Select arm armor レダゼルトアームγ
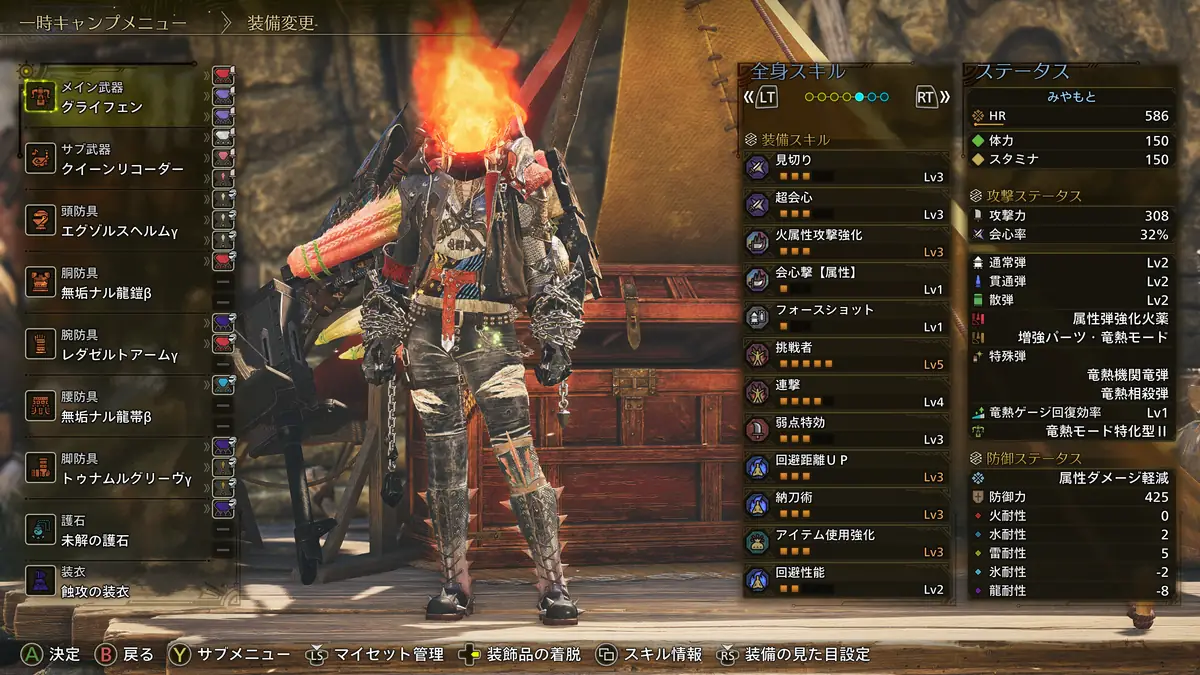1200x675 pixels. (x=110, y=346)
